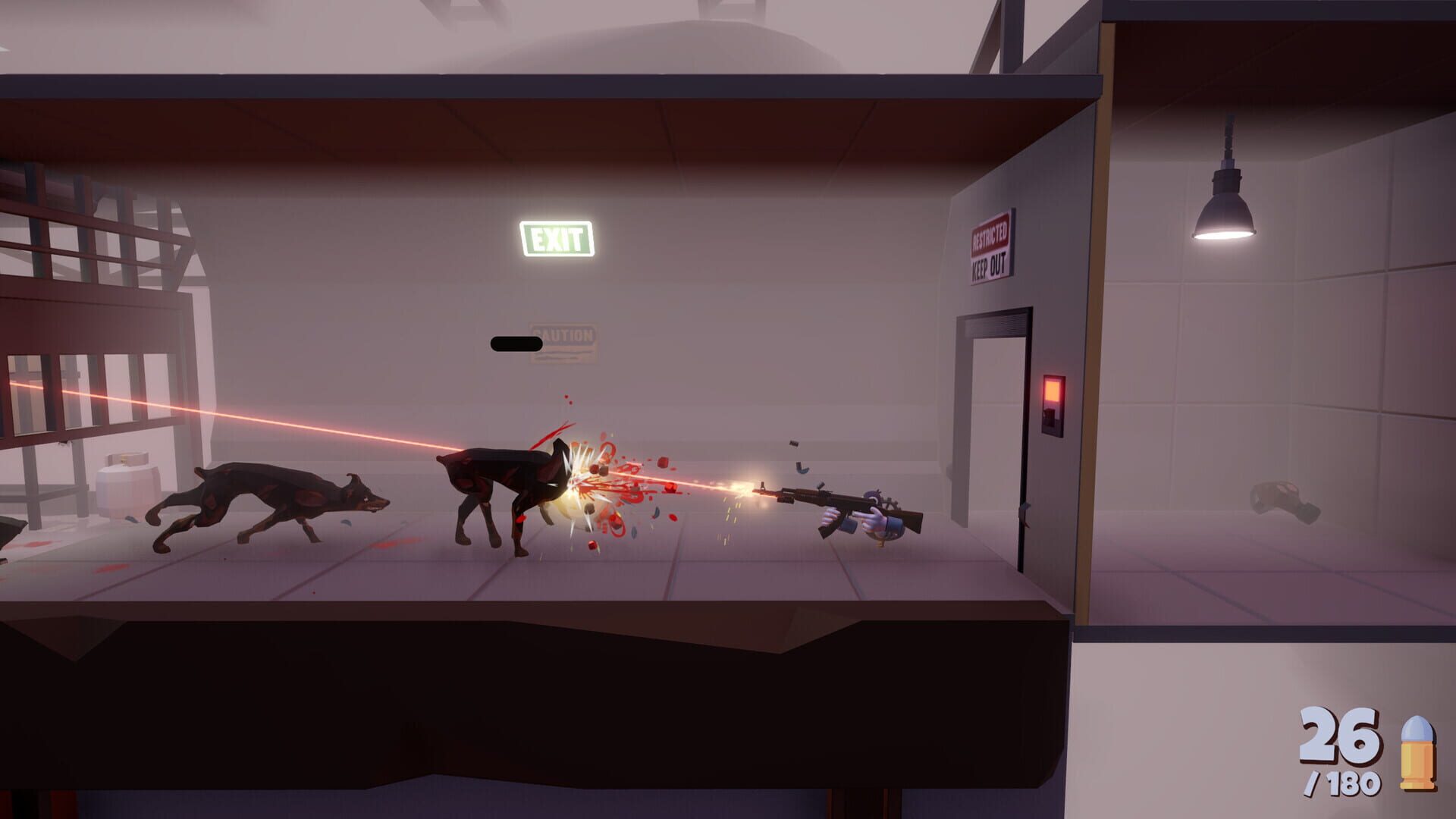This screenshot has height=819, width=1456.
Task: Click the glowing green EXIT sign
Action: click(559, 239)
